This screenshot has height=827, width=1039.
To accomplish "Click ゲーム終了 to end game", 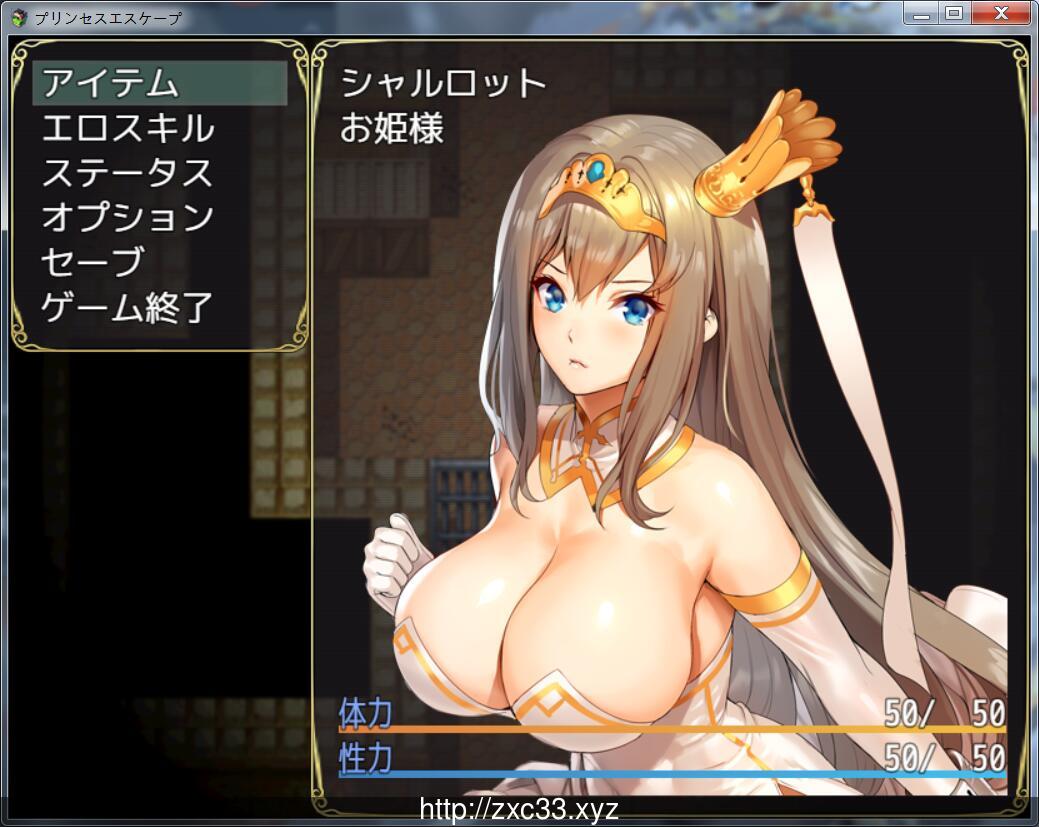I will 128,306.
